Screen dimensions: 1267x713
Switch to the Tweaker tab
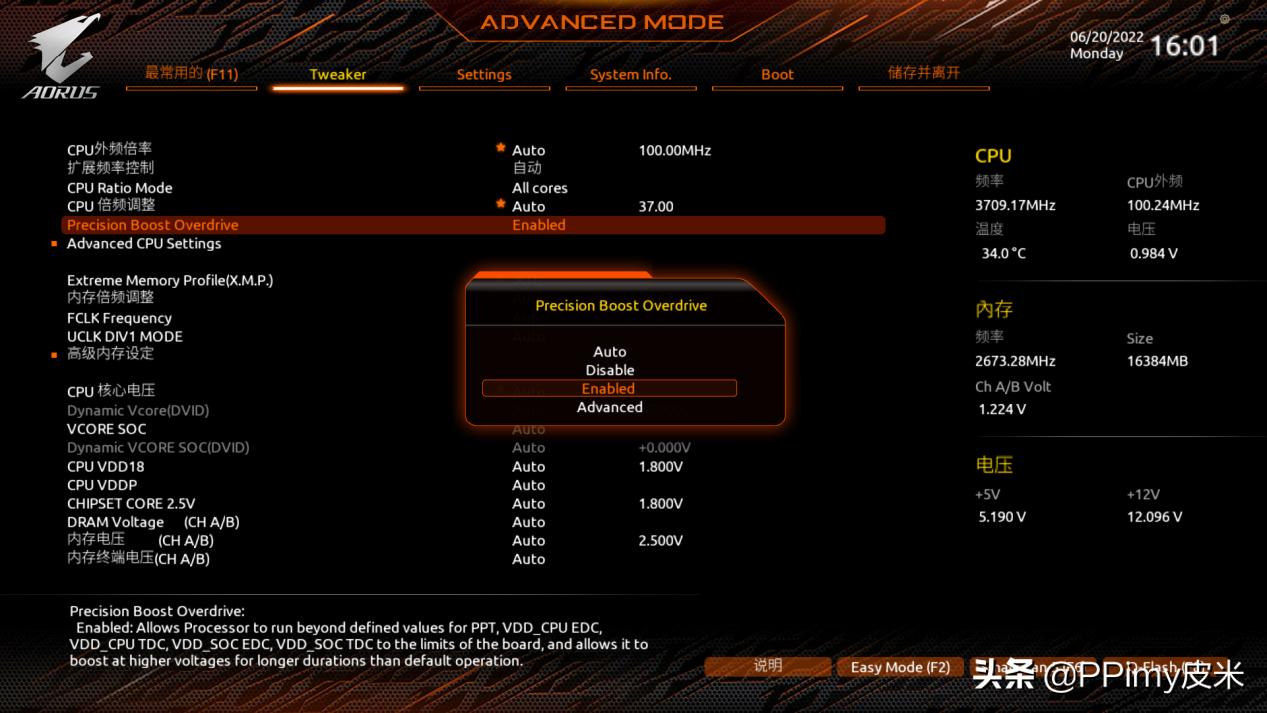point(337,75)
